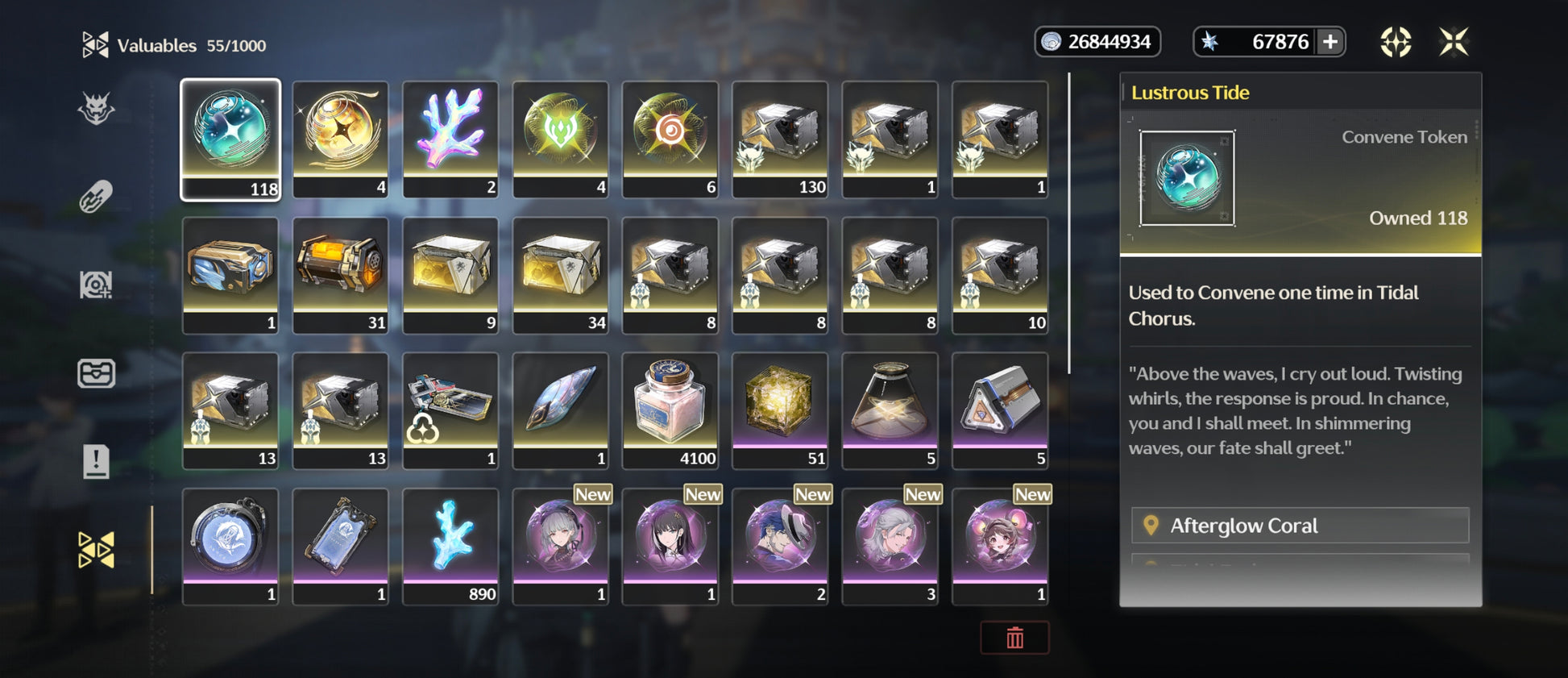Image resolution: width=1568 pixels, height=678 pixels.
Task: Close the inventory screen
Action: pyautogui.click(x=1454, y=42)
